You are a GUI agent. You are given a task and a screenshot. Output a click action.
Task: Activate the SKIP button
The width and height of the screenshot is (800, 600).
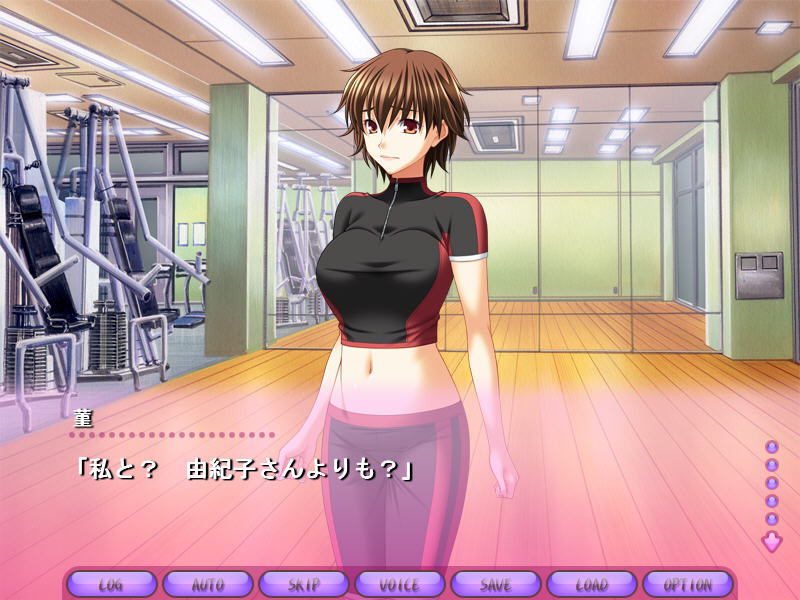pyautogui.click(x=303, y=584)
